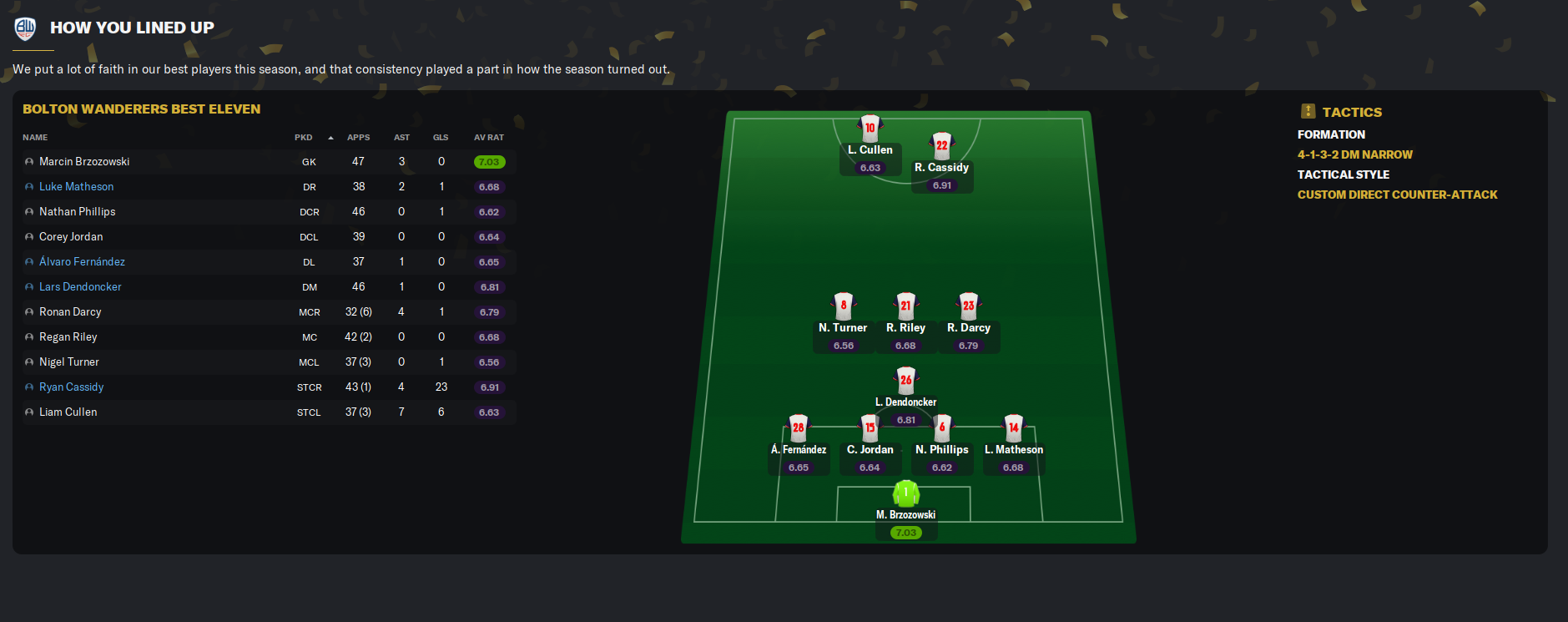Sort the list by GLS column

[441, 138]
